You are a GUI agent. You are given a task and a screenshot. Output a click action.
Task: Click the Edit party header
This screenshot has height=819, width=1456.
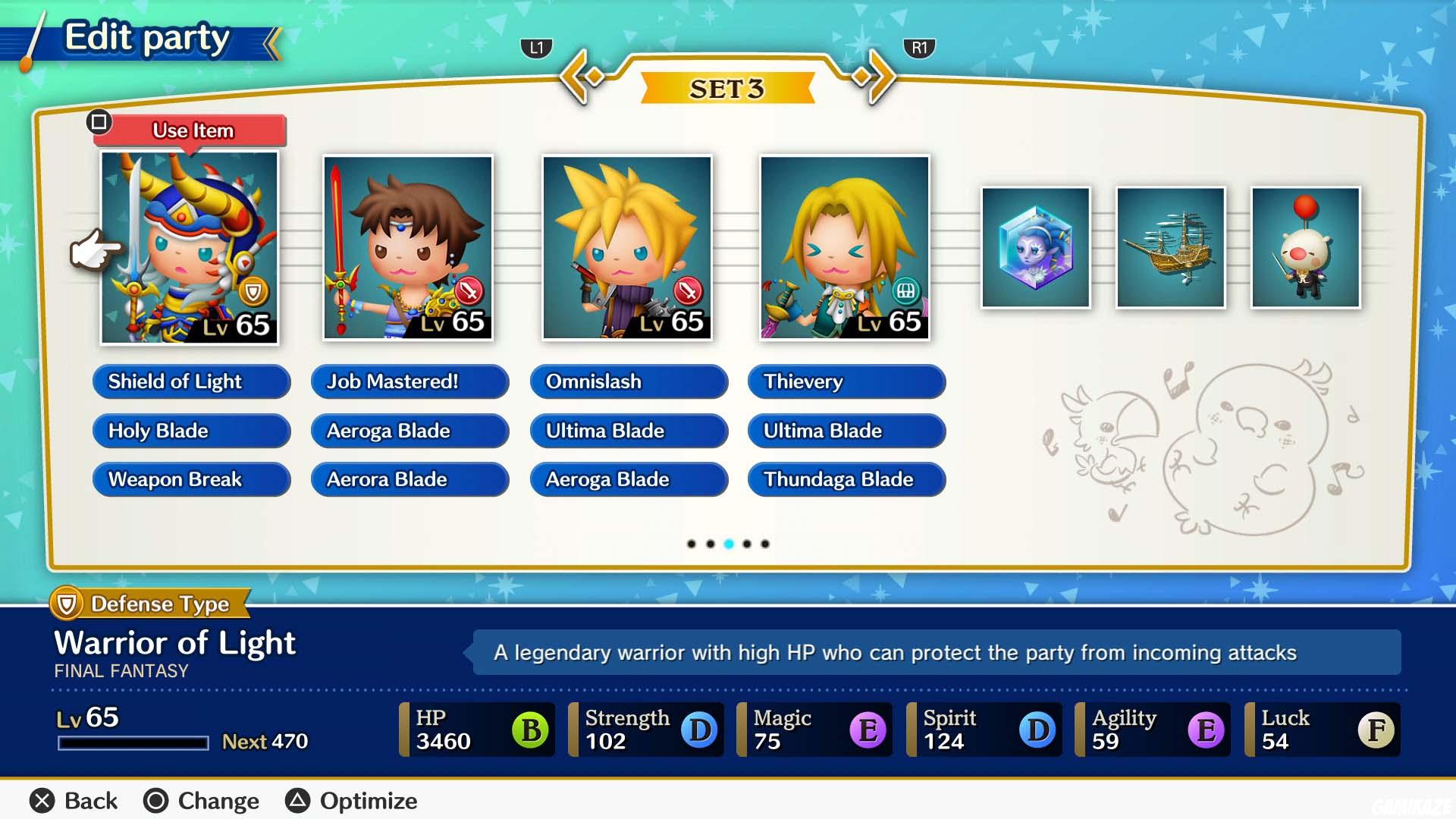tap(146, 36)
